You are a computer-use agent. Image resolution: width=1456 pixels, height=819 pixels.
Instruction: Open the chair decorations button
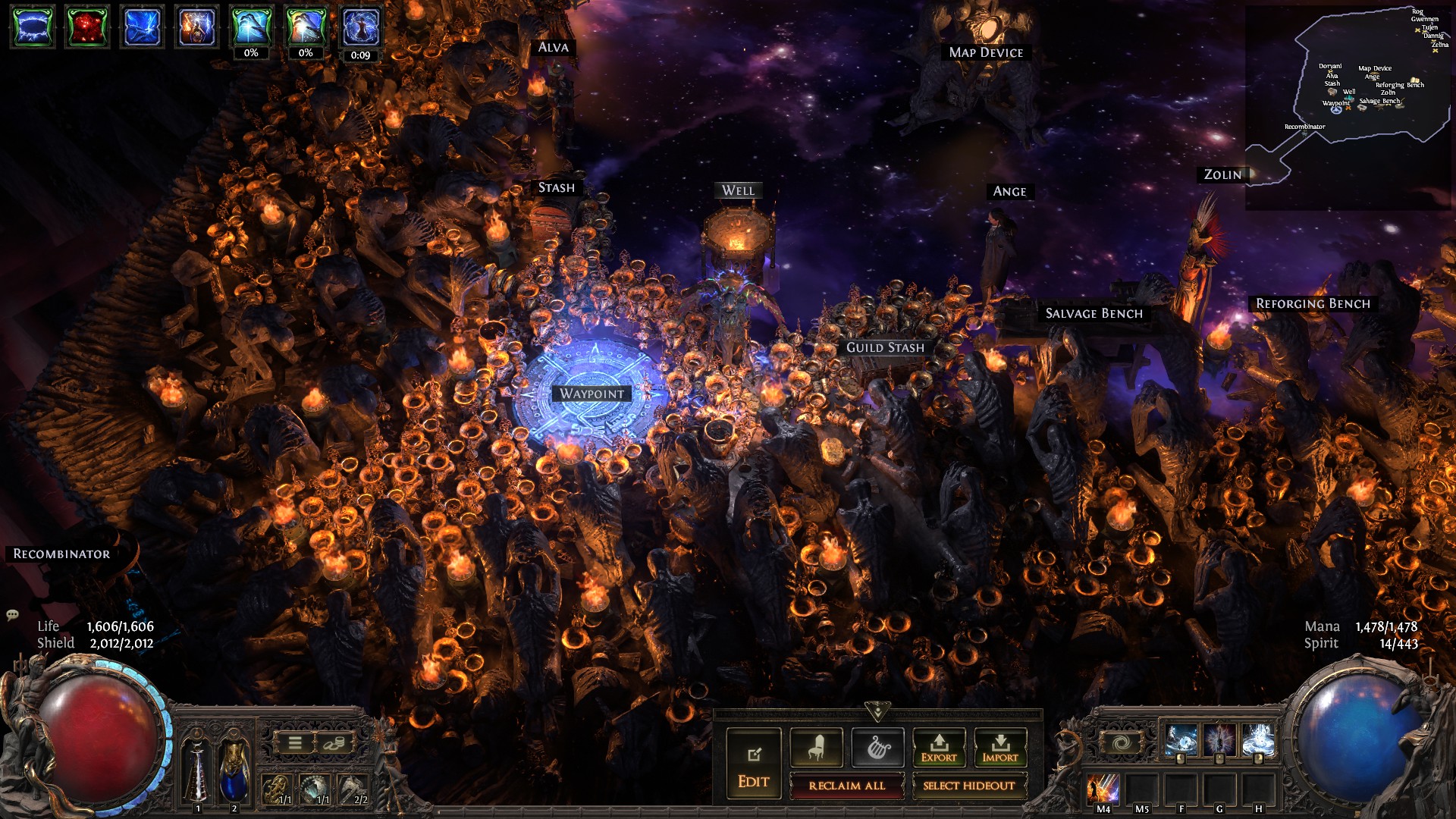click(x=816, y=748)
